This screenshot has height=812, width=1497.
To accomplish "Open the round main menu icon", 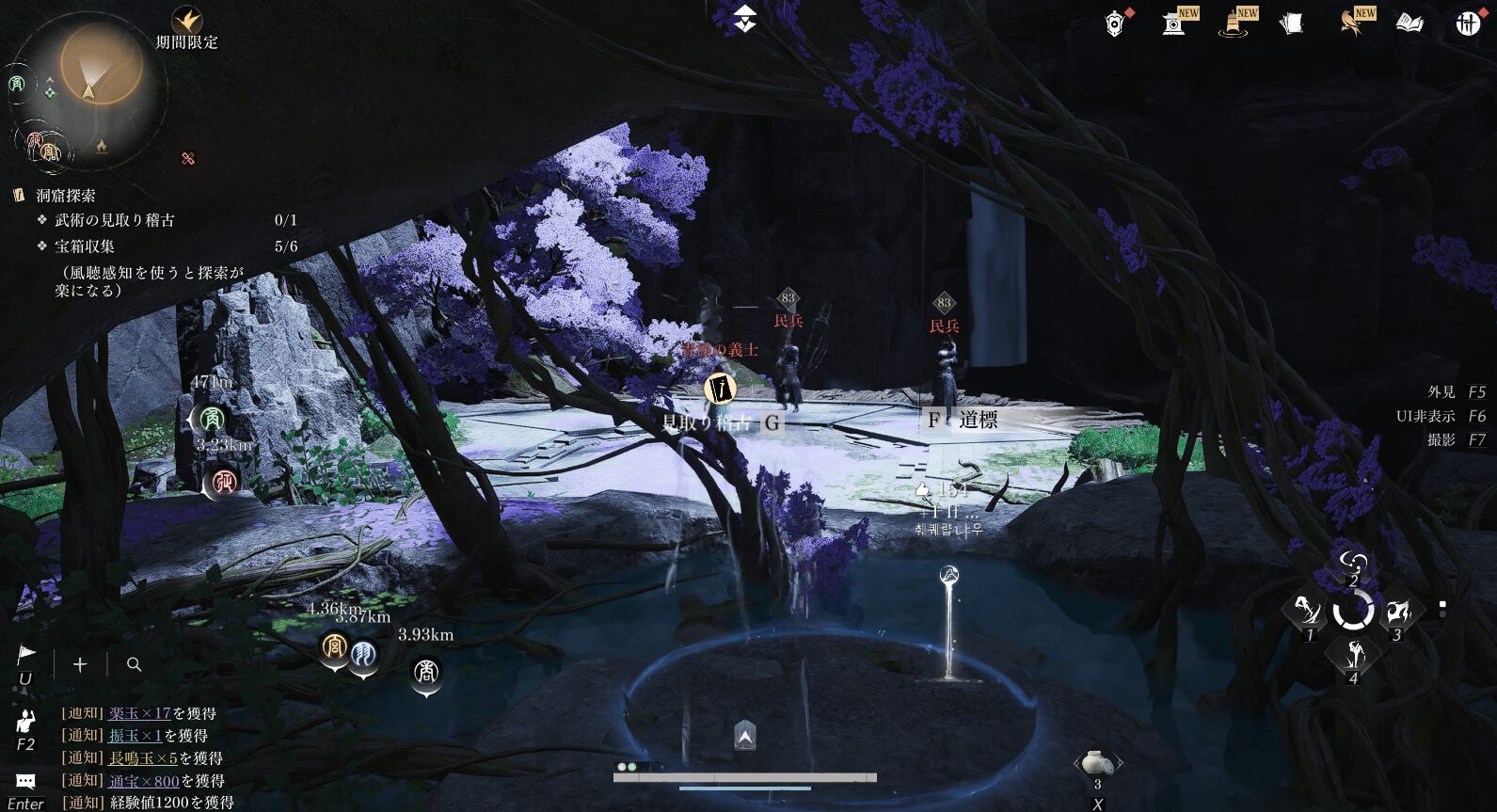I will click(1468, 24).
